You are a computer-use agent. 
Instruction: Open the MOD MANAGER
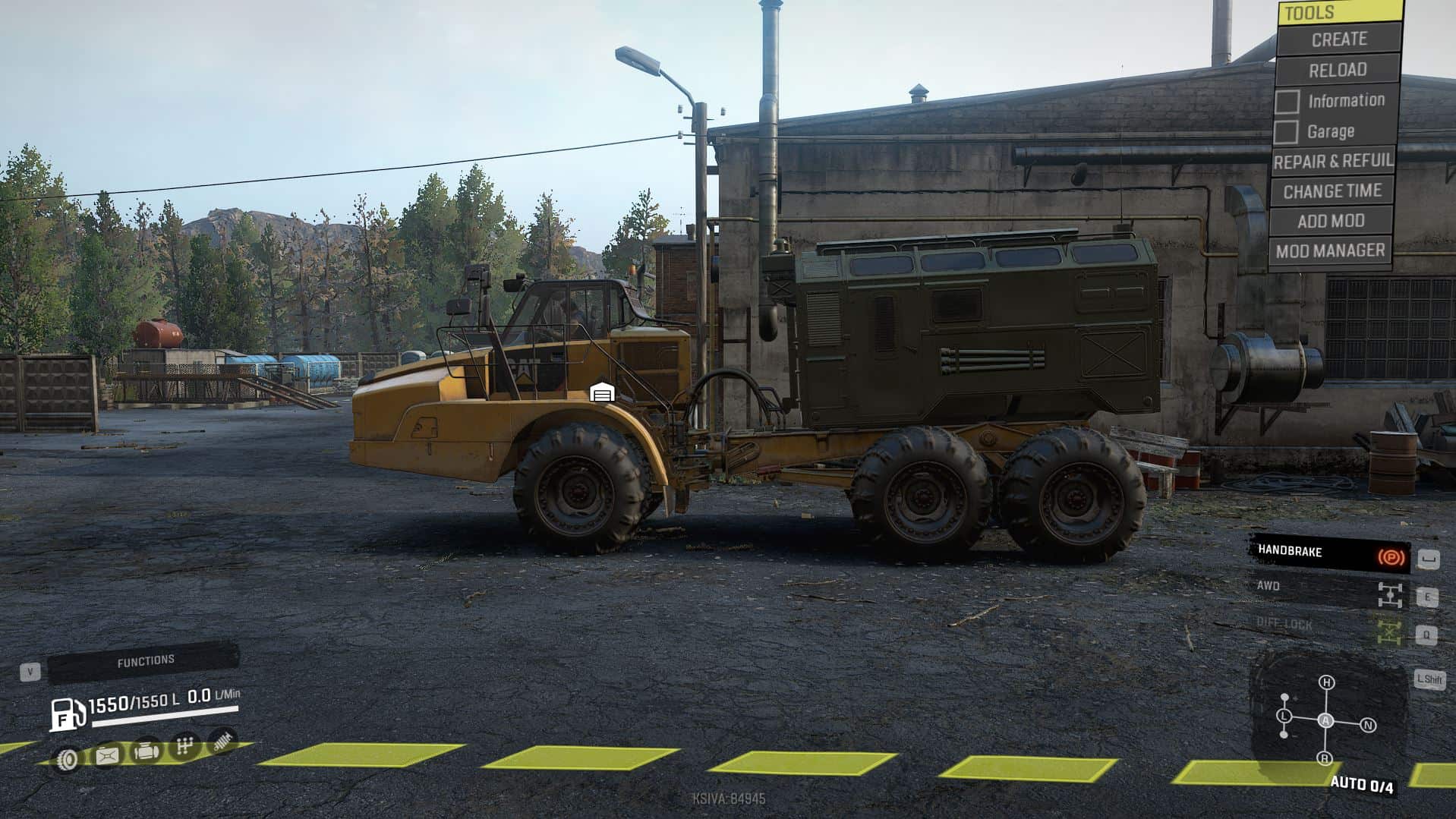tap(1330, 250)
